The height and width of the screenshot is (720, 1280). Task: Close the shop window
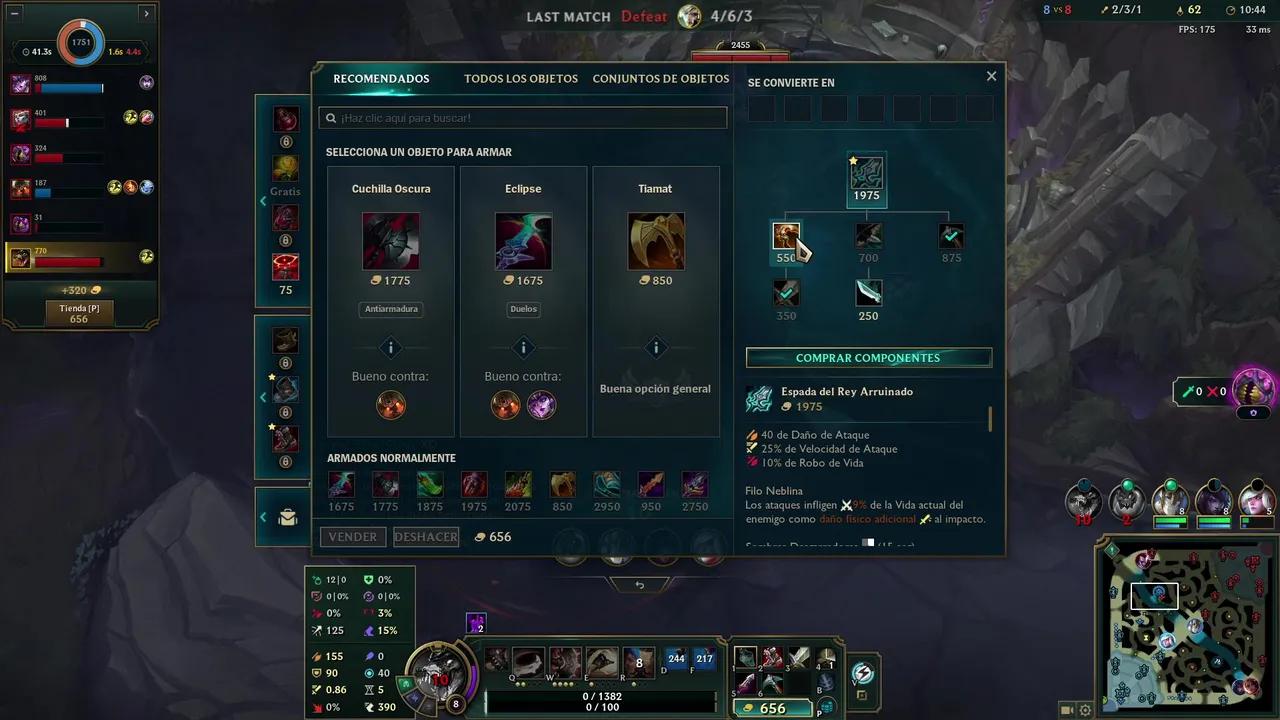[991, 76]
